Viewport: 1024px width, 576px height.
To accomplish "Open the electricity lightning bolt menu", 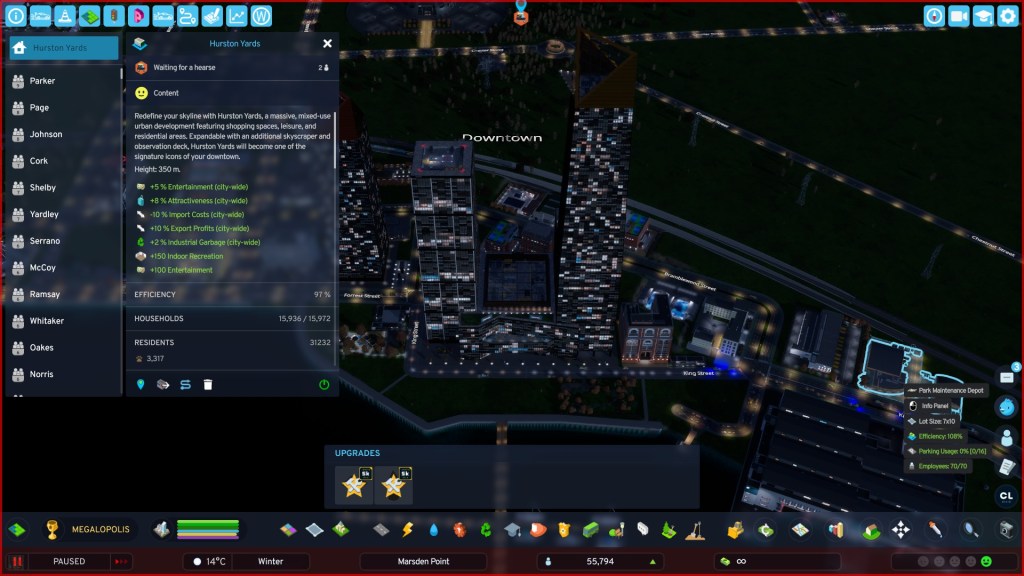I will (407, 529).
